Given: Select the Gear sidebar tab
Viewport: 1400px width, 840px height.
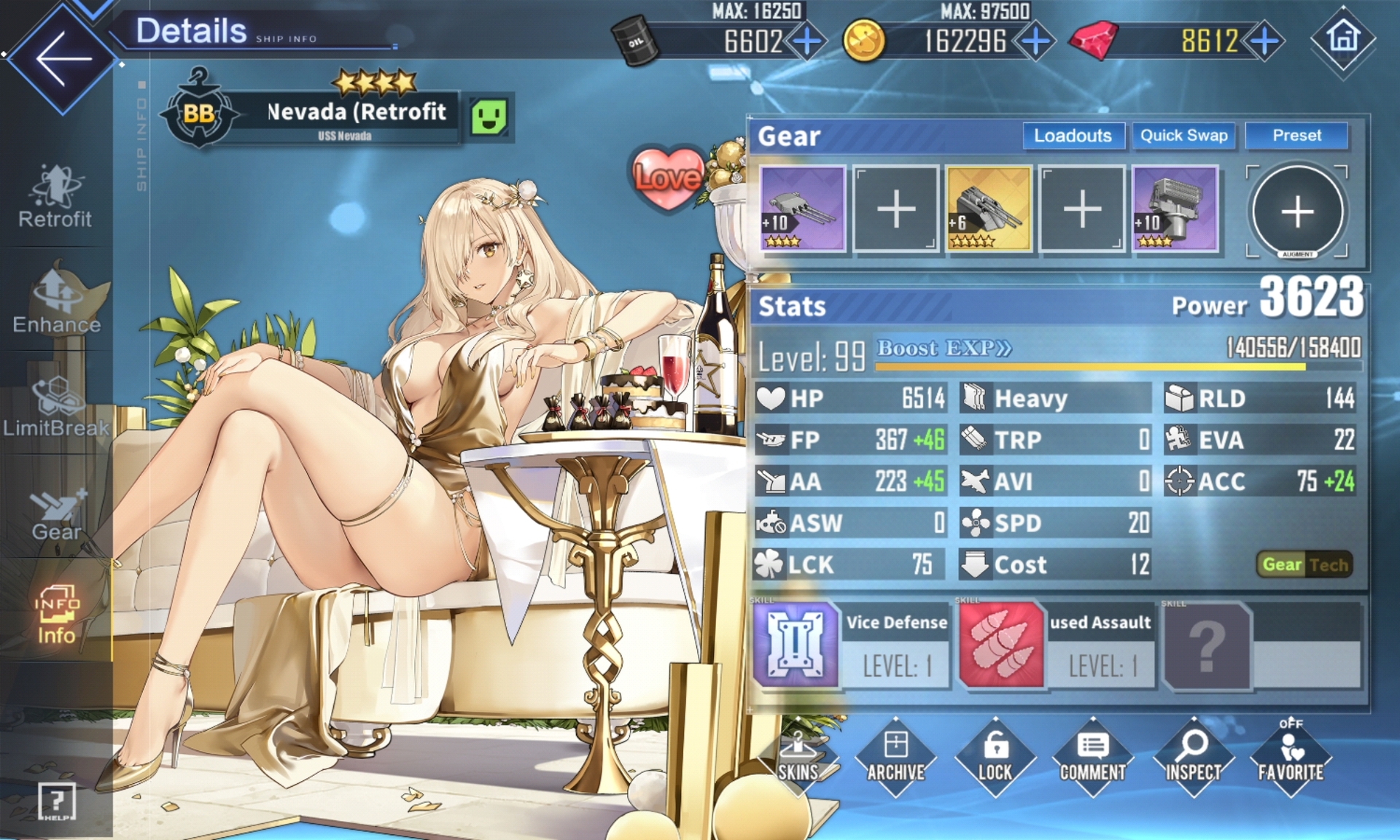Looking at the screenshot, I should 56,514.
